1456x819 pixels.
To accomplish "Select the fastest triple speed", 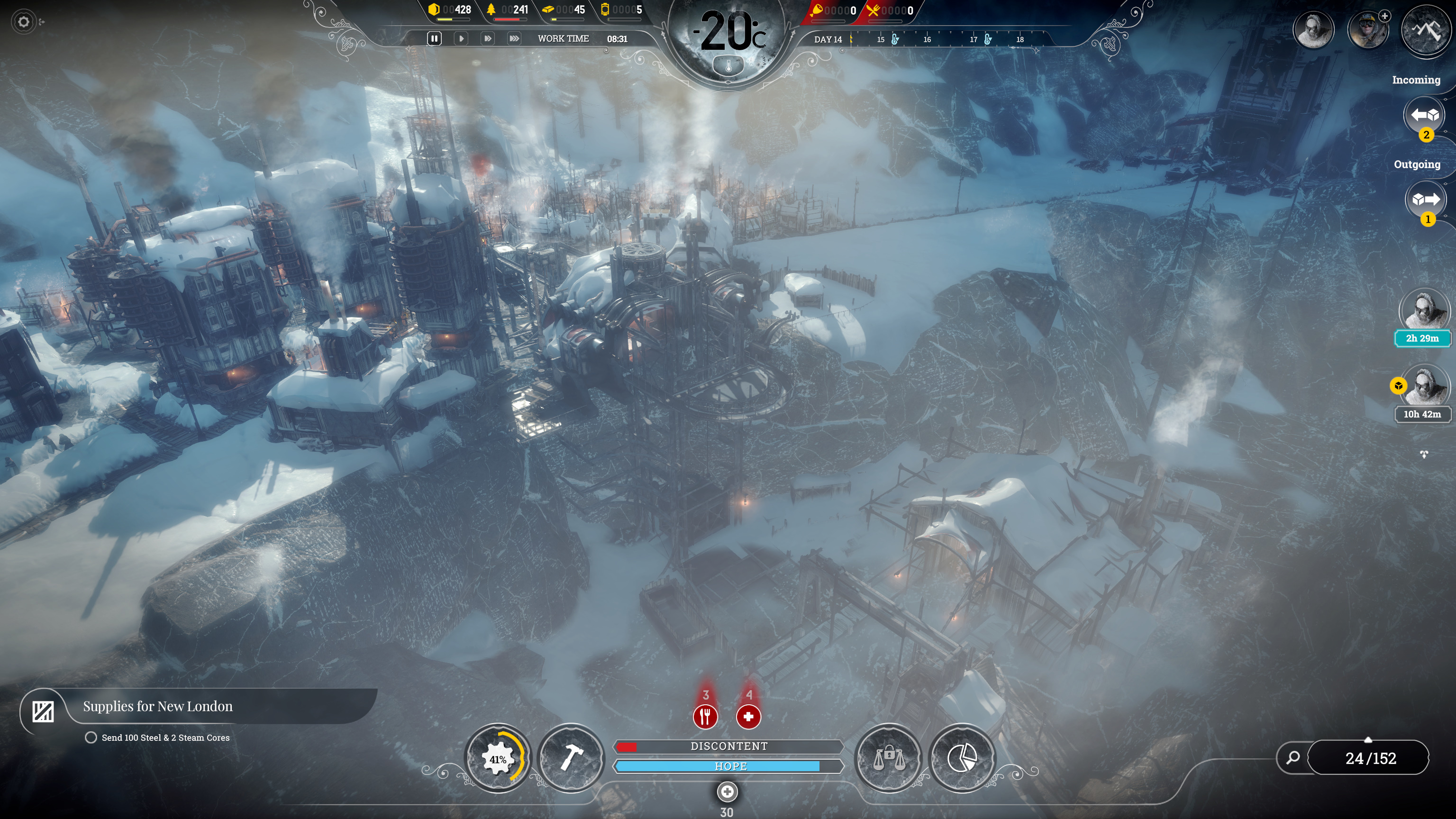I will pyautogui.click(x=514, y=38).
